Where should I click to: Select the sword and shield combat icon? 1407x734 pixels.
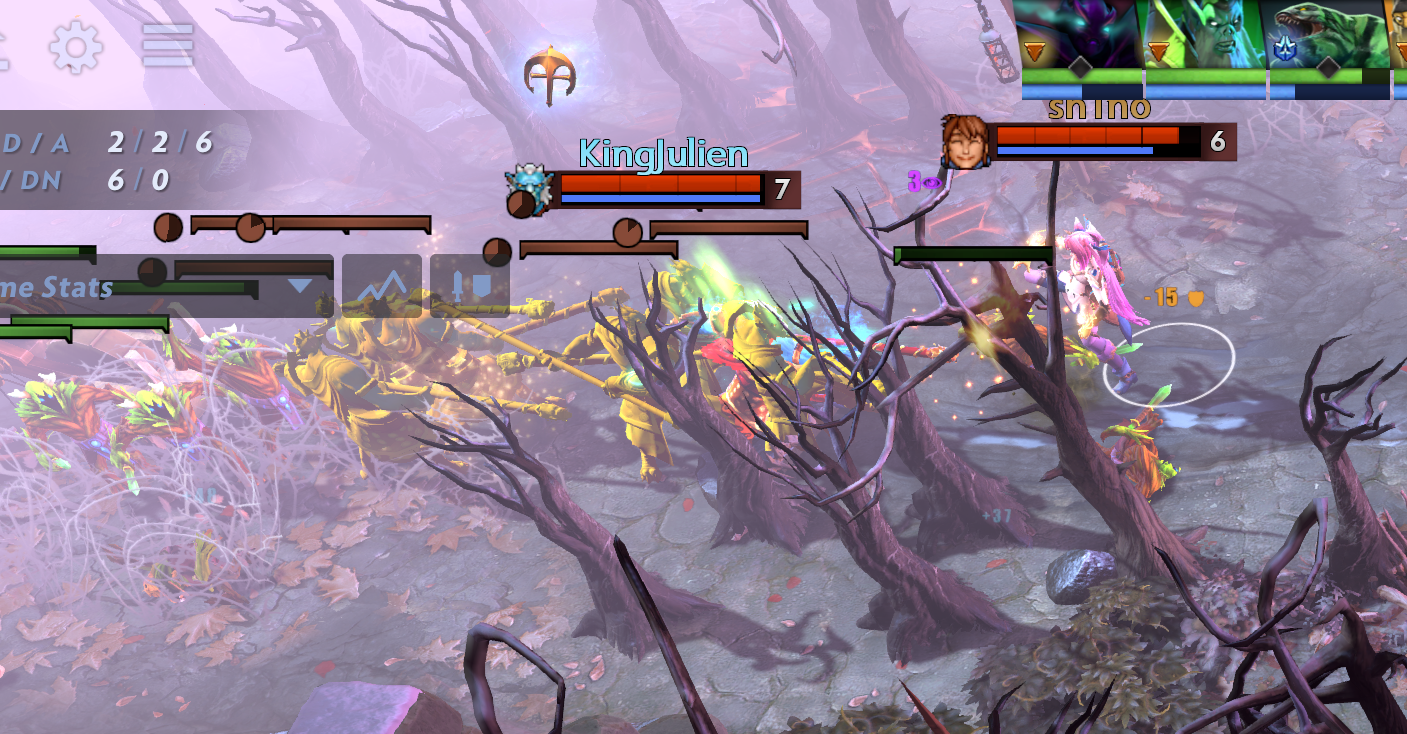click(x=470, y=287)
